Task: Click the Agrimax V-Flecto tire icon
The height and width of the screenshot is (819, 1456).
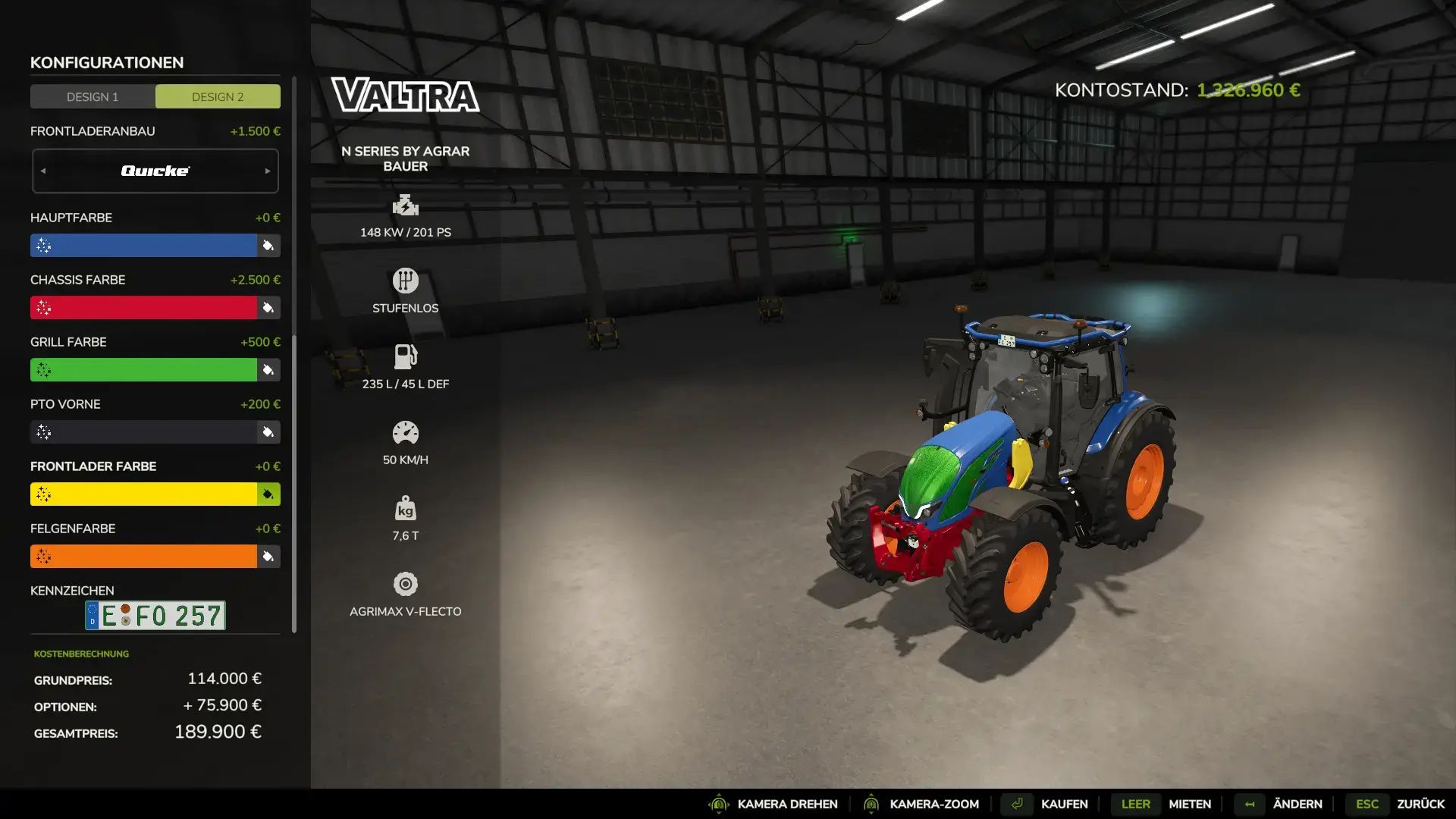Action: click(407, 584)
